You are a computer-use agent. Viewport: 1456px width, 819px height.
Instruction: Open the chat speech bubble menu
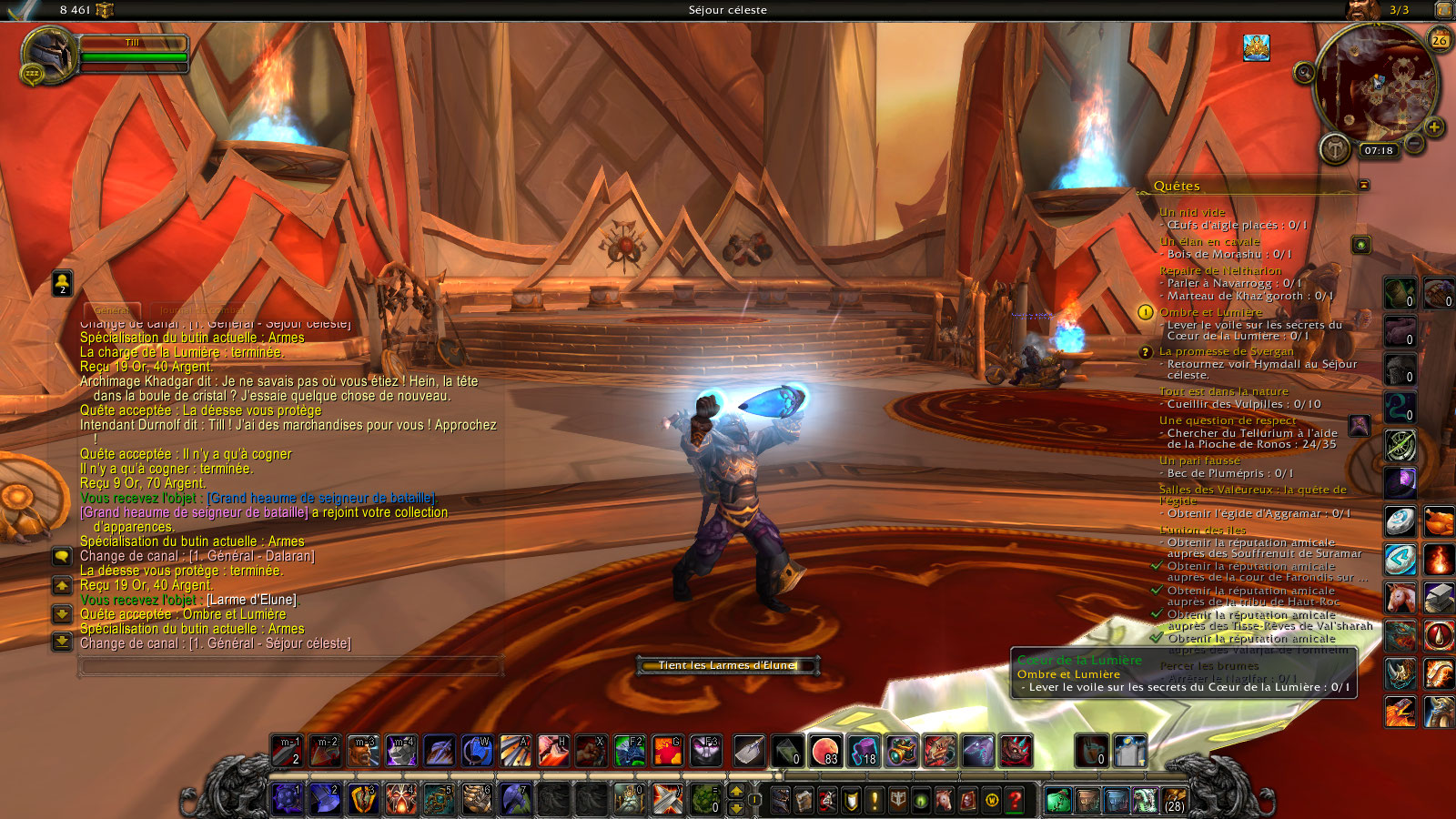point(62,555)
